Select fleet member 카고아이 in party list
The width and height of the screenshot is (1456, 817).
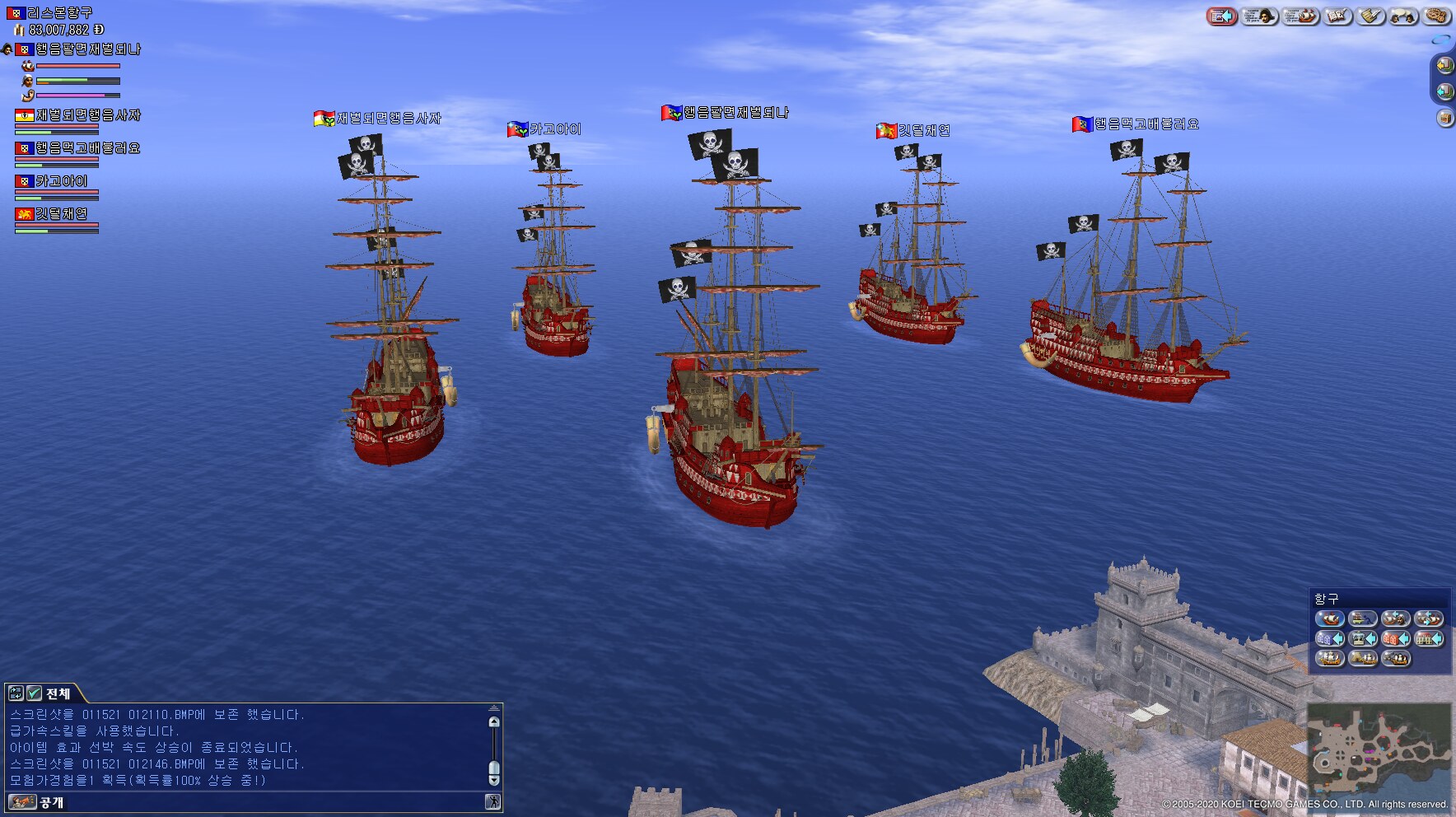tap(61, 181)
